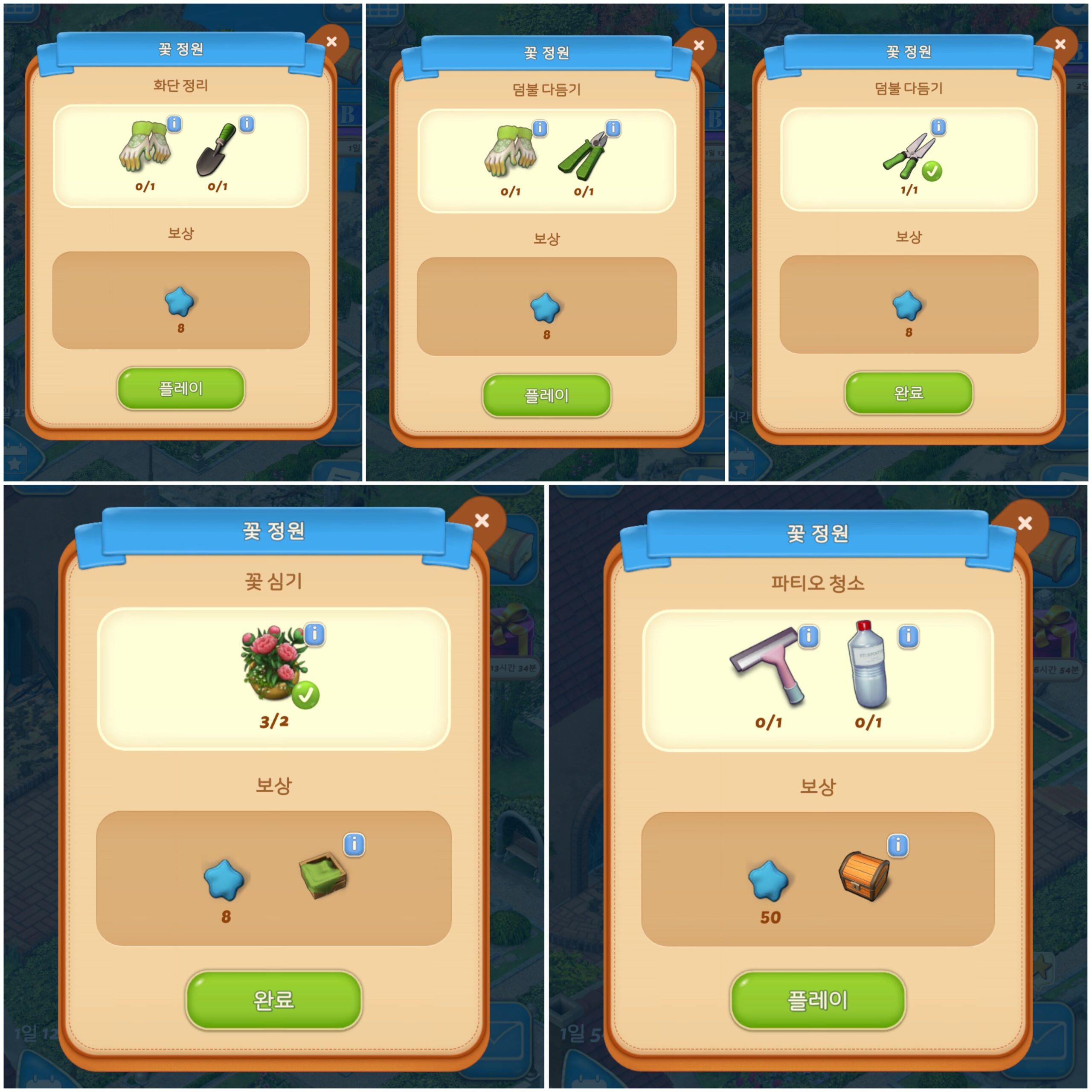Show info for the completed 1/1 shears
This screenshot has width=1092, height=1092.
[938, 127]
